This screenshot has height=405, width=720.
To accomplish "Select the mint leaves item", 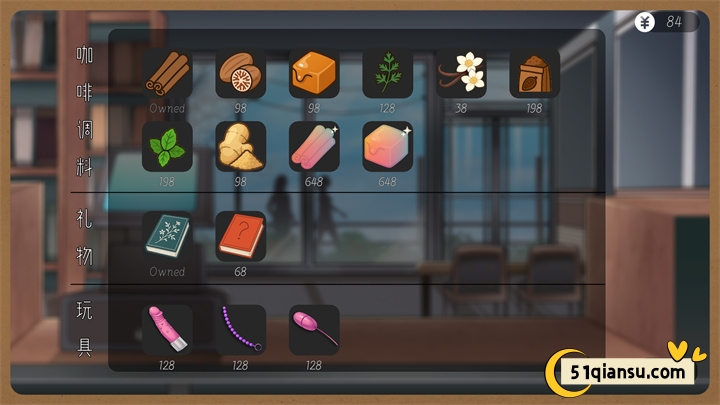I will click(167, 146).
